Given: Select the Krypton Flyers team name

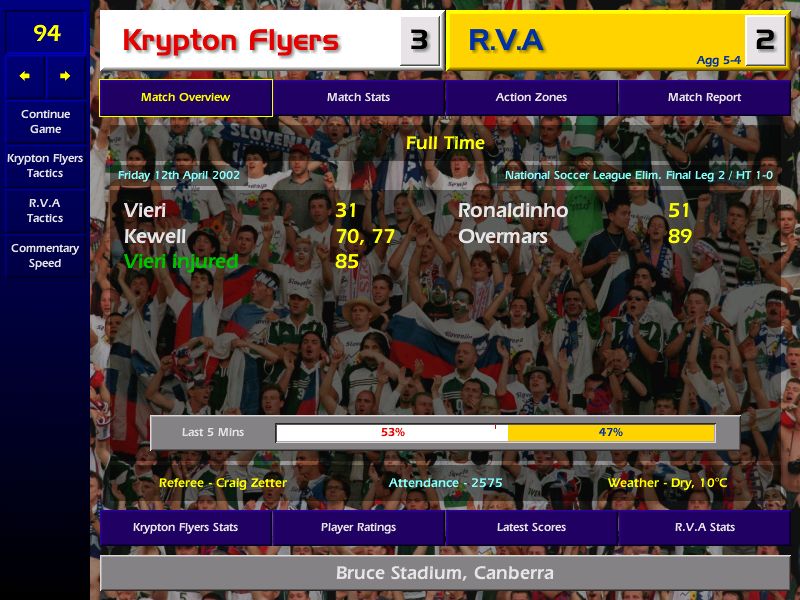Looking at the screenshot, I should tap(231, 41).
